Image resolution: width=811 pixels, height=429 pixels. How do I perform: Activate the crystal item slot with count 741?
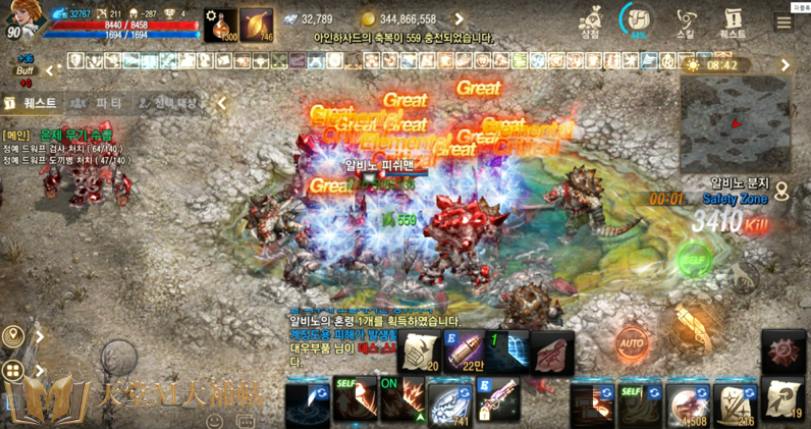click(449, 402)
